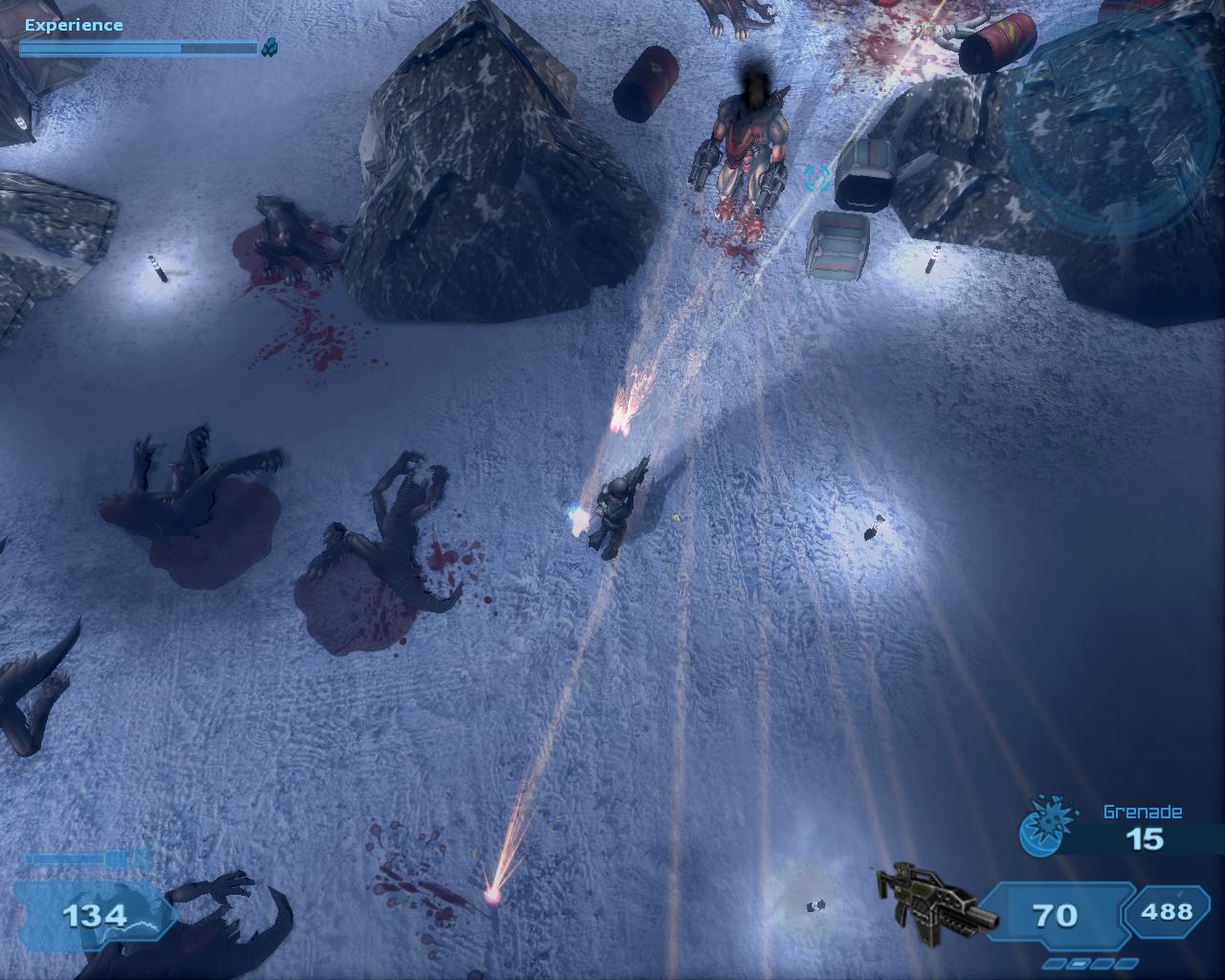Click the Grenade icon
The height and width of the screenshot is (980, 1225).
pyautogui.click(x=1042, y=828)
